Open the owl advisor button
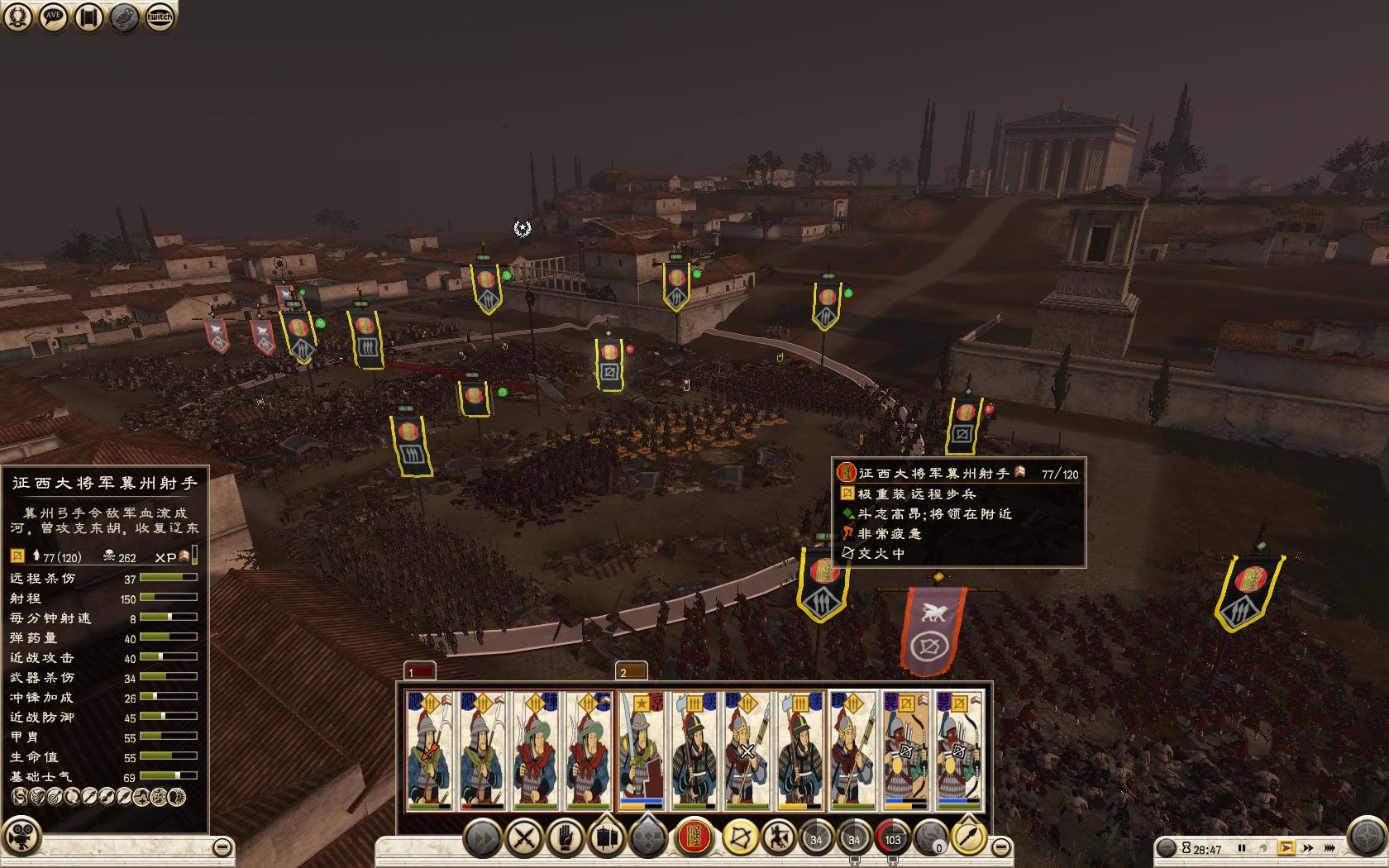The image size is (1389, 868). tap(125, 17)
